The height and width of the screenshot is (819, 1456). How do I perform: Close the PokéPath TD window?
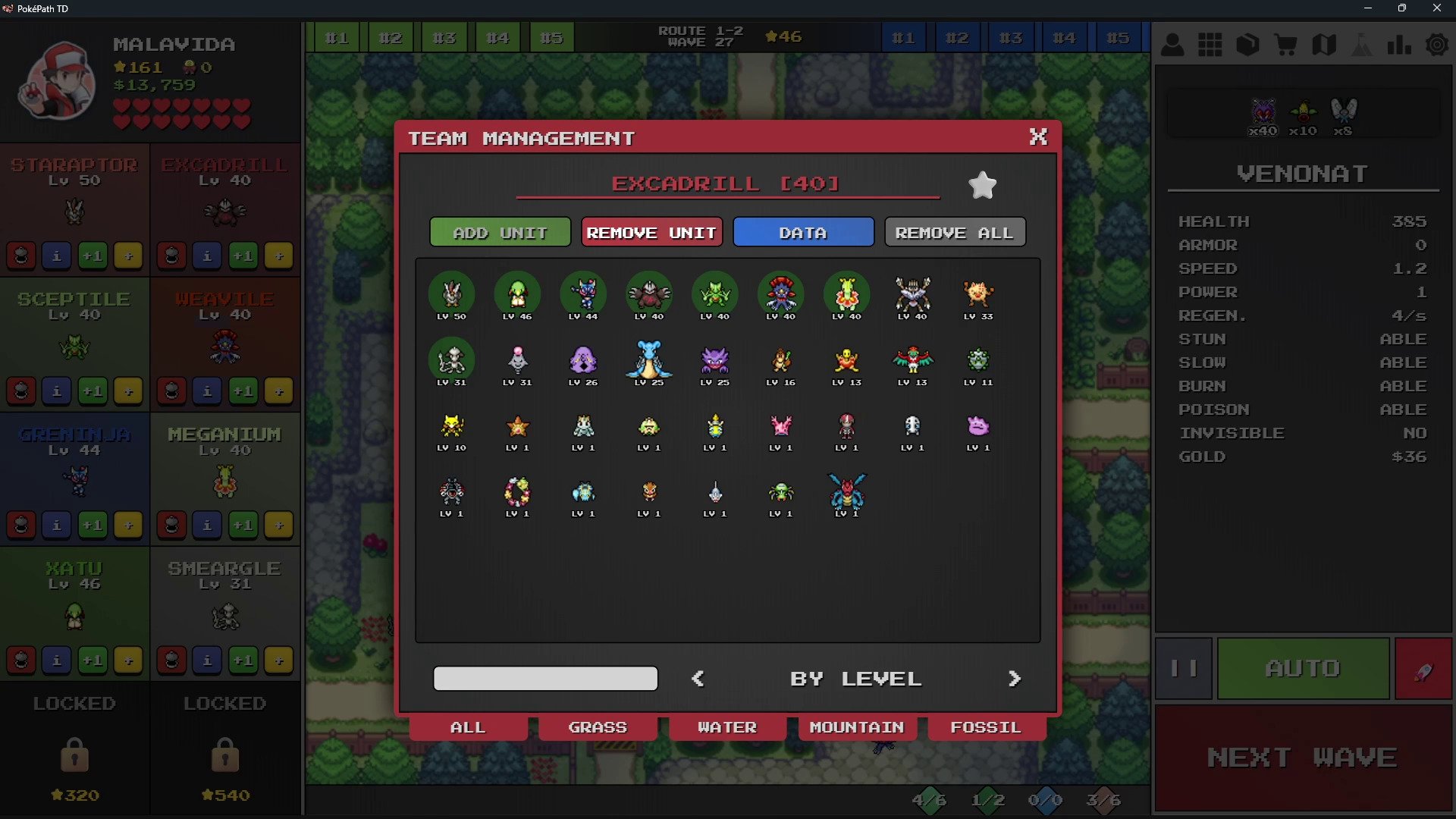(x=1436, y=8)
